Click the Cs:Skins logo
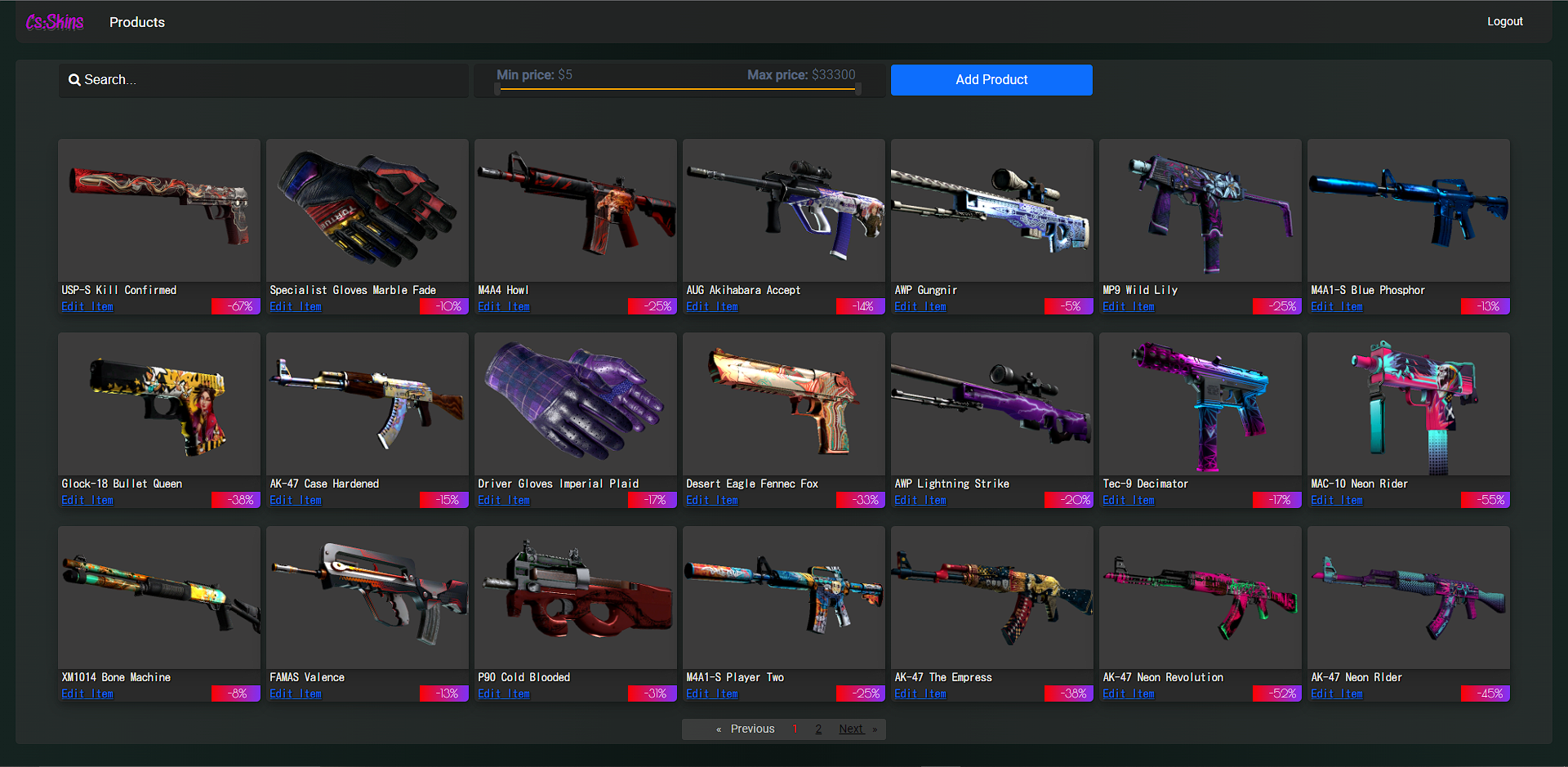 pos(54,21)
